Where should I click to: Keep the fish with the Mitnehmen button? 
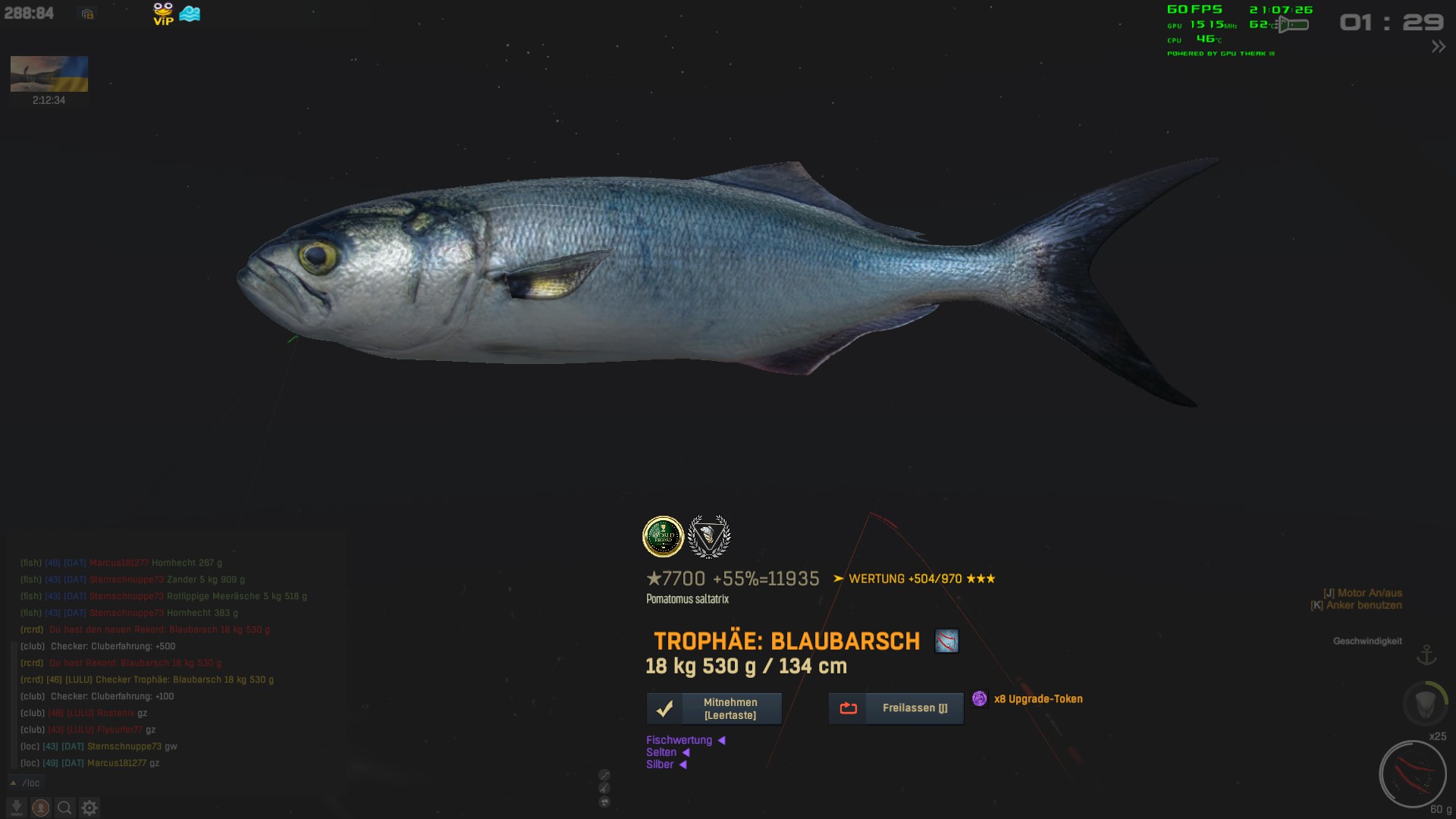pyautogui.click(x=714, y=708)
